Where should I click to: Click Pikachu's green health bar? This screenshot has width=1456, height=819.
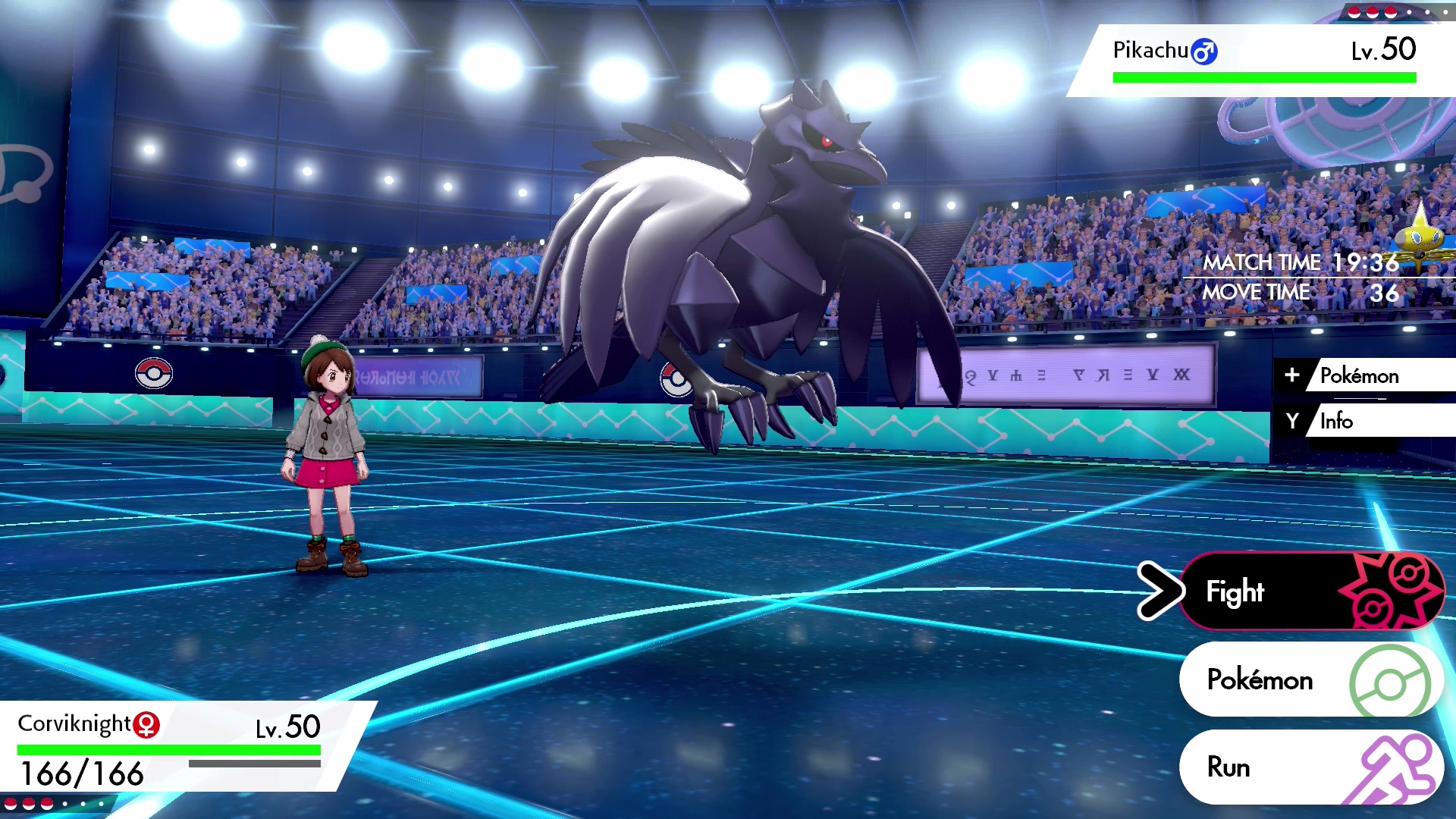pyautogui.click(x=1263, y=75)
